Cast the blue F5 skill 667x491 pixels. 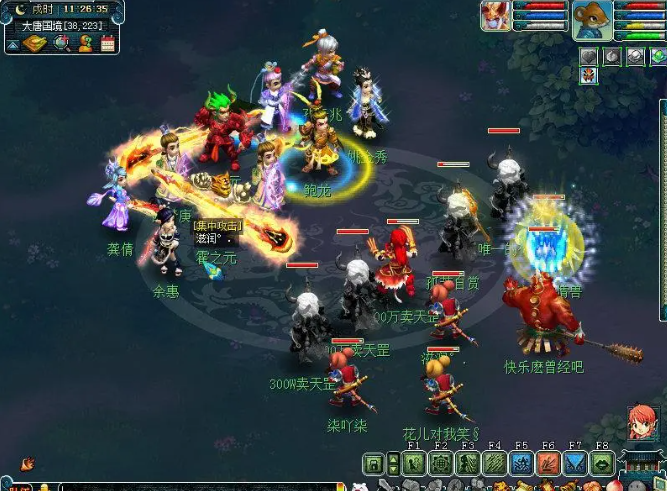click(521, 464)
